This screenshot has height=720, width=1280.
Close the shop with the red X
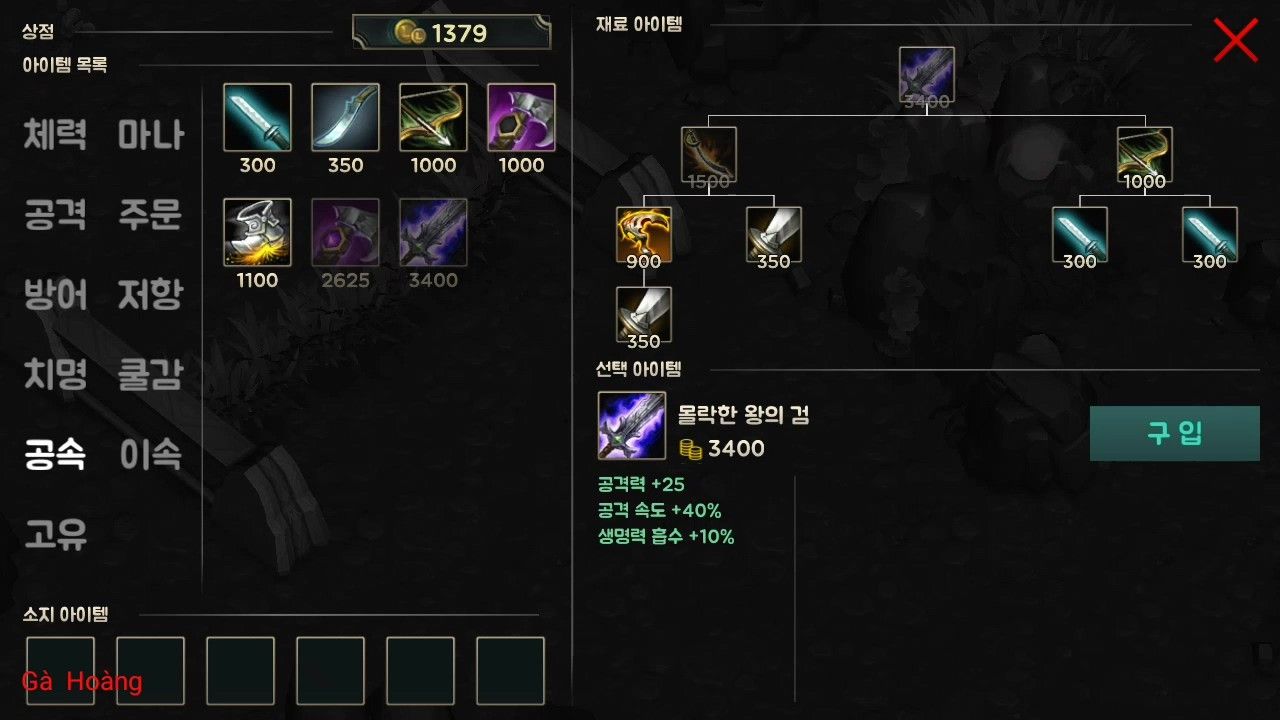[x=1235, y=40]
